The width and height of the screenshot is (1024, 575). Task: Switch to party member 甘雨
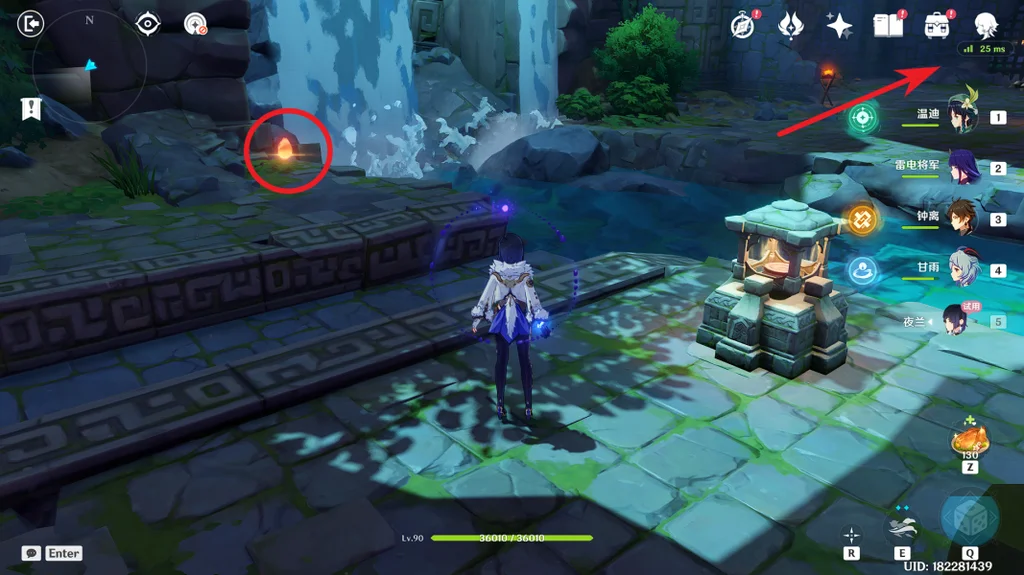tap(963, 270)
